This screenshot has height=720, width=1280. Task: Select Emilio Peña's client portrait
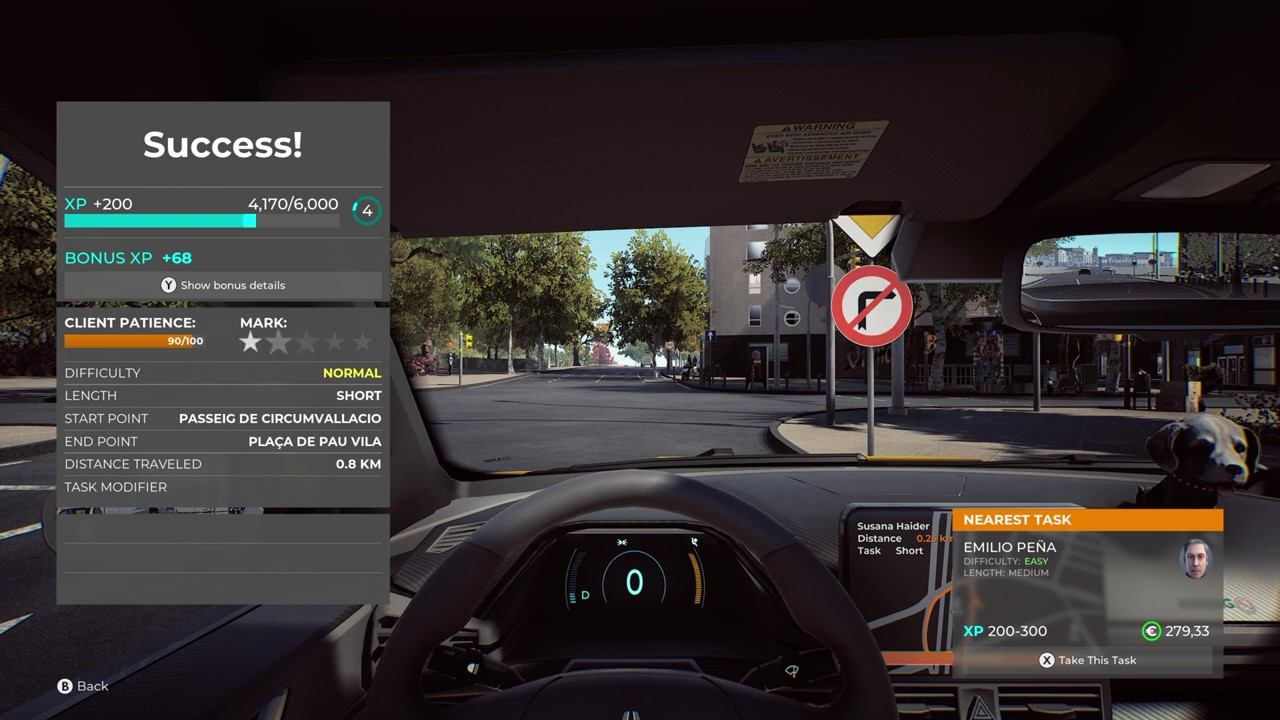click(1195, 559)
